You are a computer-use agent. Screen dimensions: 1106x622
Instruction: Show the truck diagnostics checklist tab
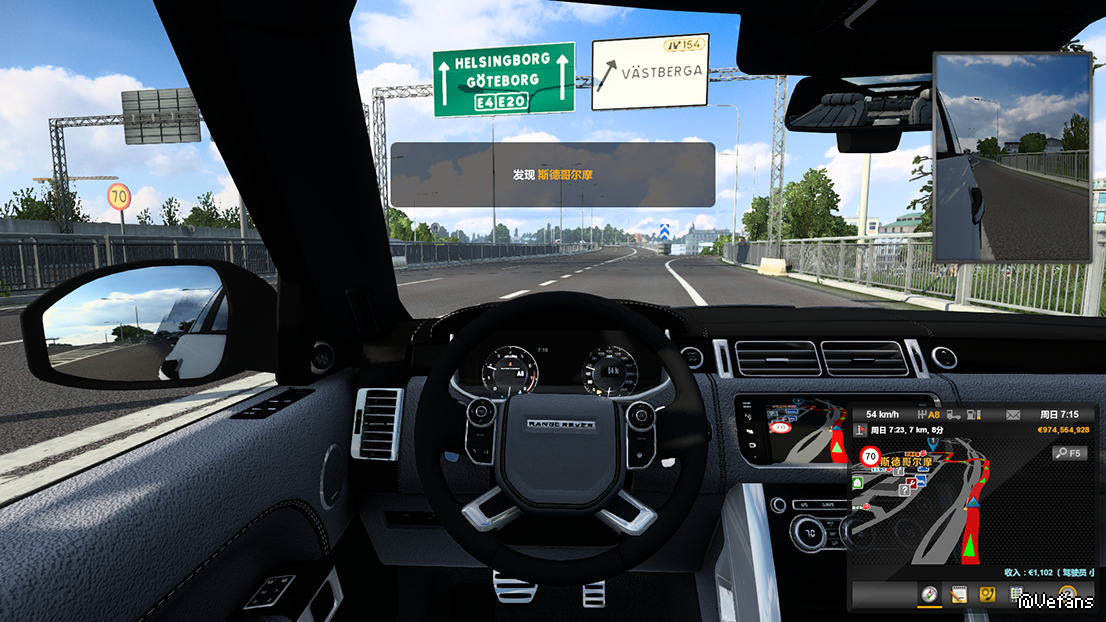click(x=1016, y=596)
